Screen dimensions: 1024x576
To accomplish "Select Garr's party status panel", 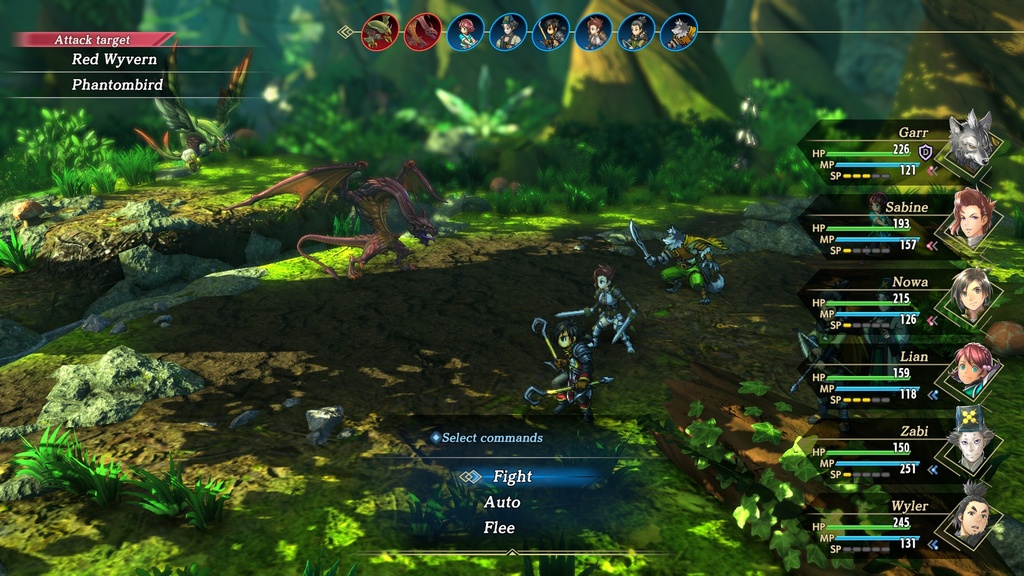I will 900,152.
